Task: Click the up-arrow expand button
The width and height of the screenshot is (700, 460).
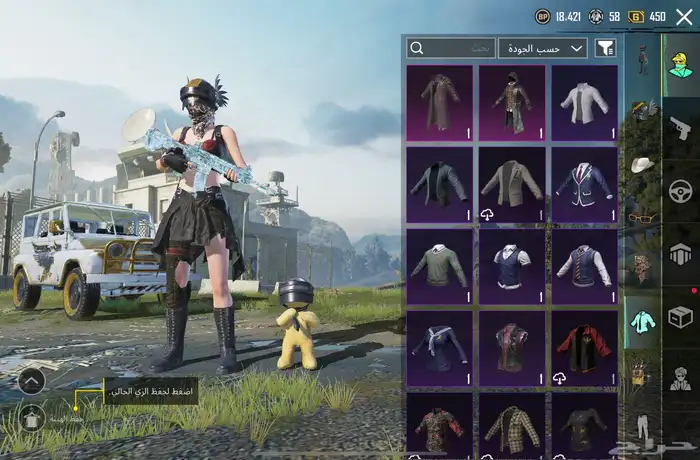Action: point(31,380)
